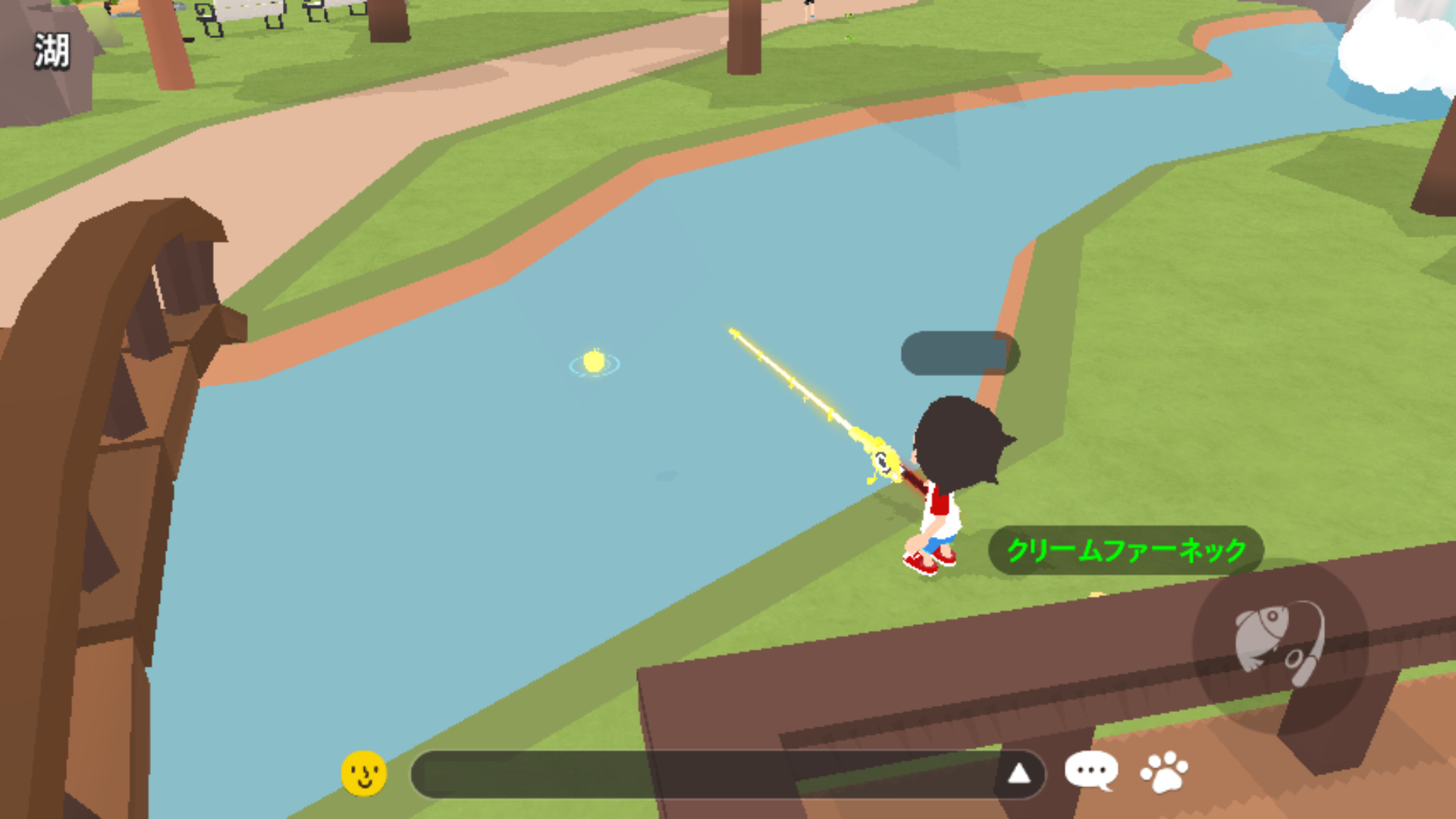
Task: Open the speech bubble chat window
Action: click(x=1090, y=771)
